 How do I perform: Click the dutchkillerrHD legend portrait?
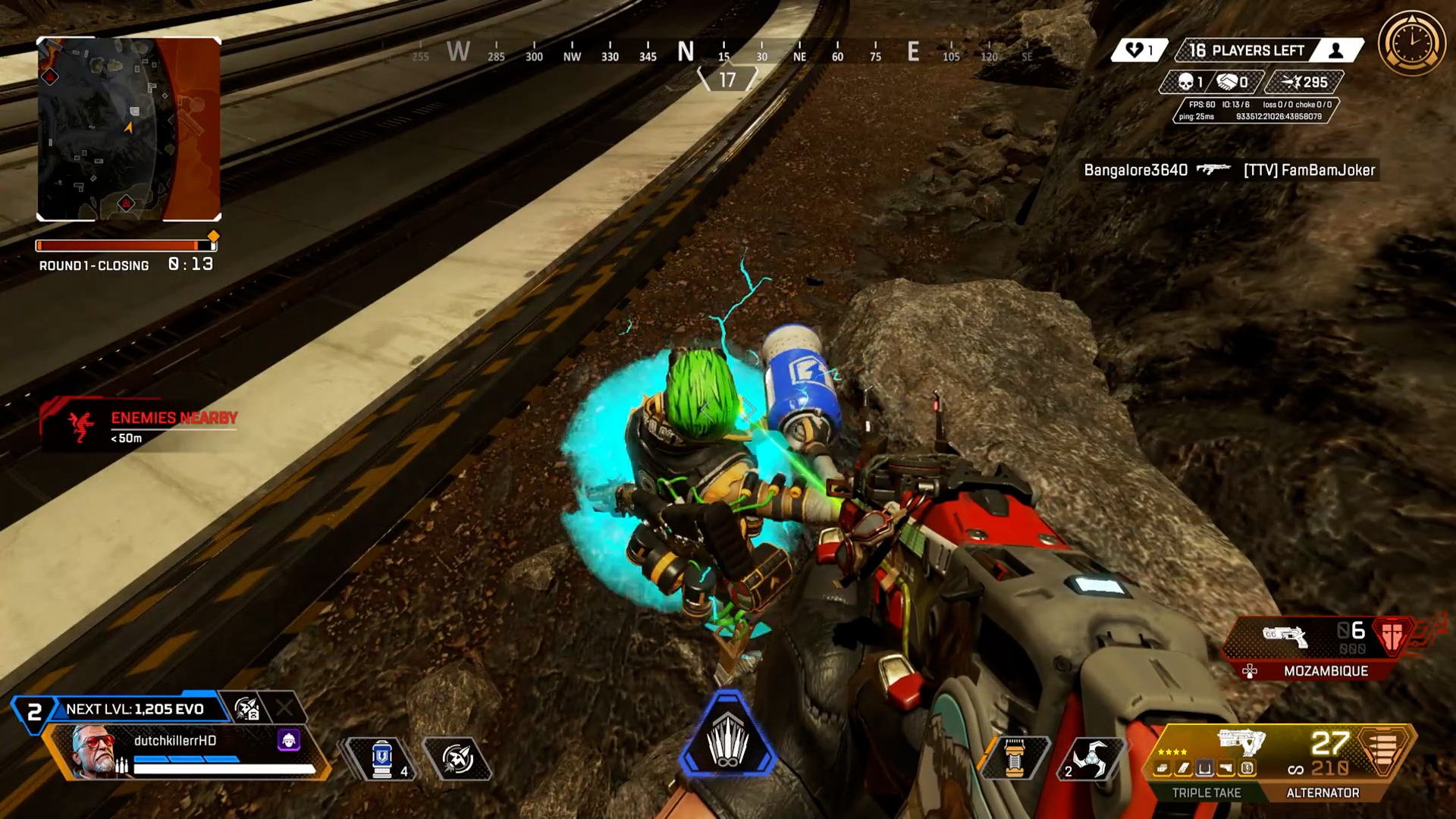click(93, 750)
